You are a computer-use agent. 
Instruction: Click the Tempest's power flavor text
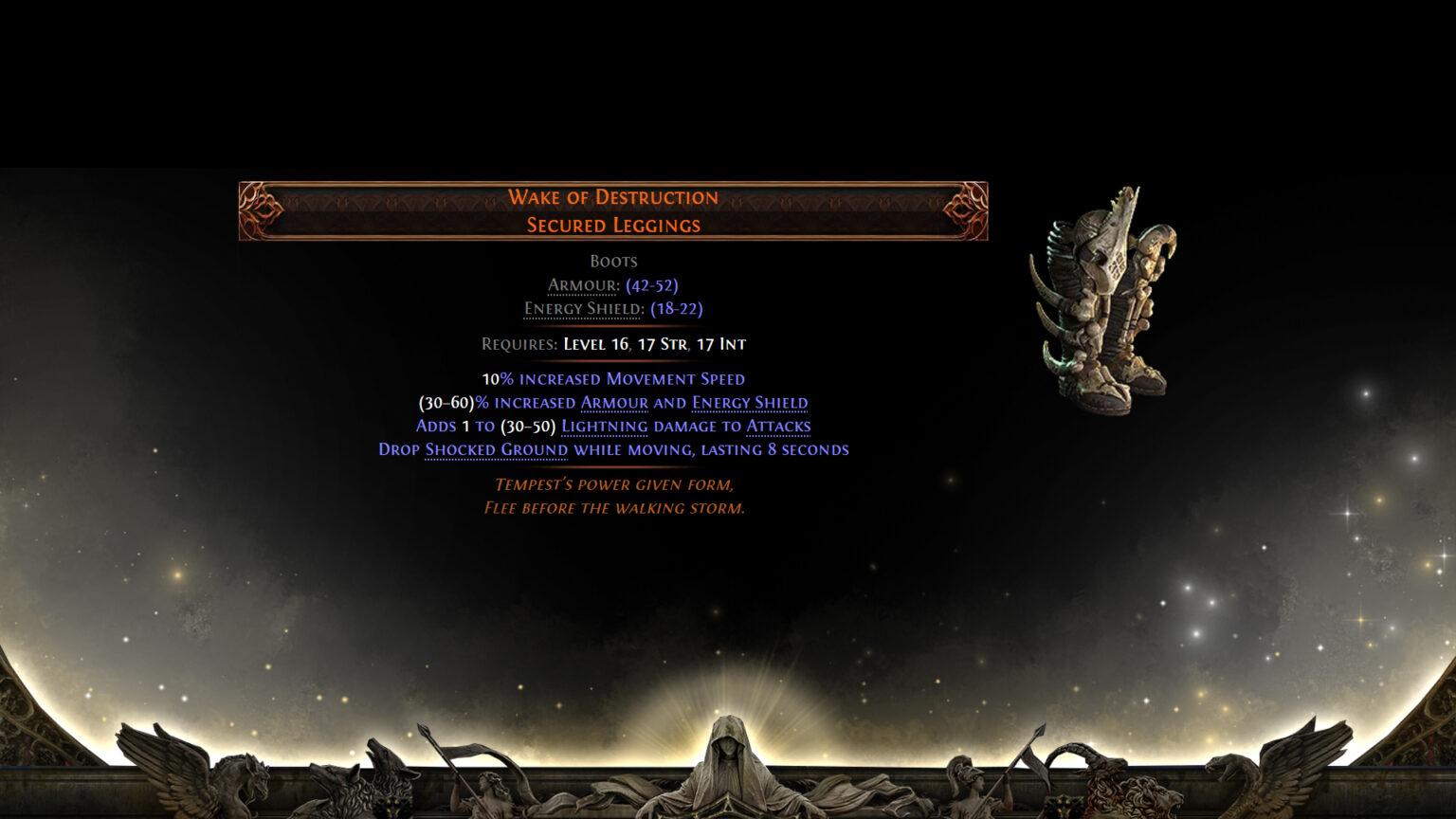coord(614,484)
